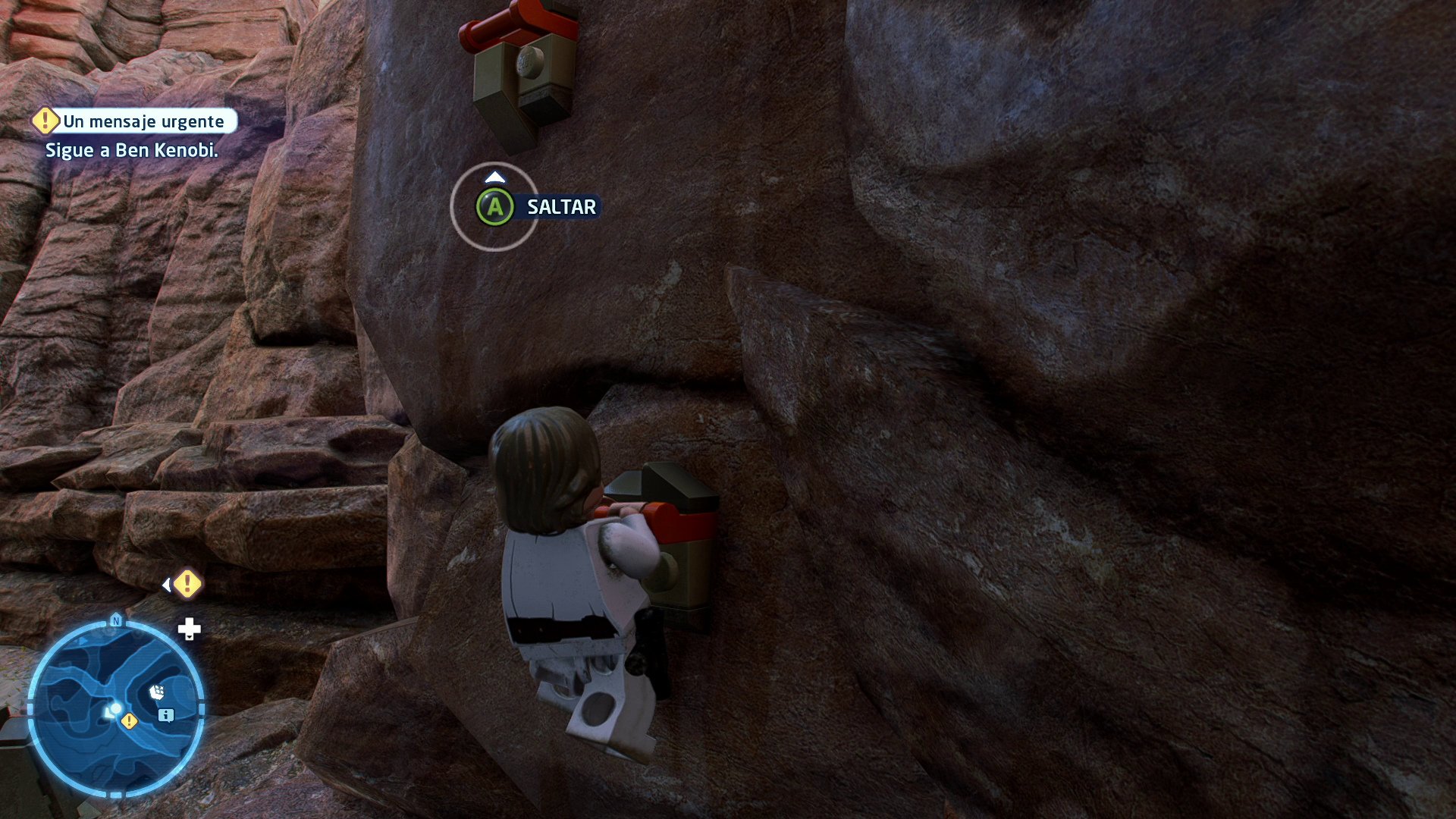Select the white arrow beside the quest marker

coord(167,584)
